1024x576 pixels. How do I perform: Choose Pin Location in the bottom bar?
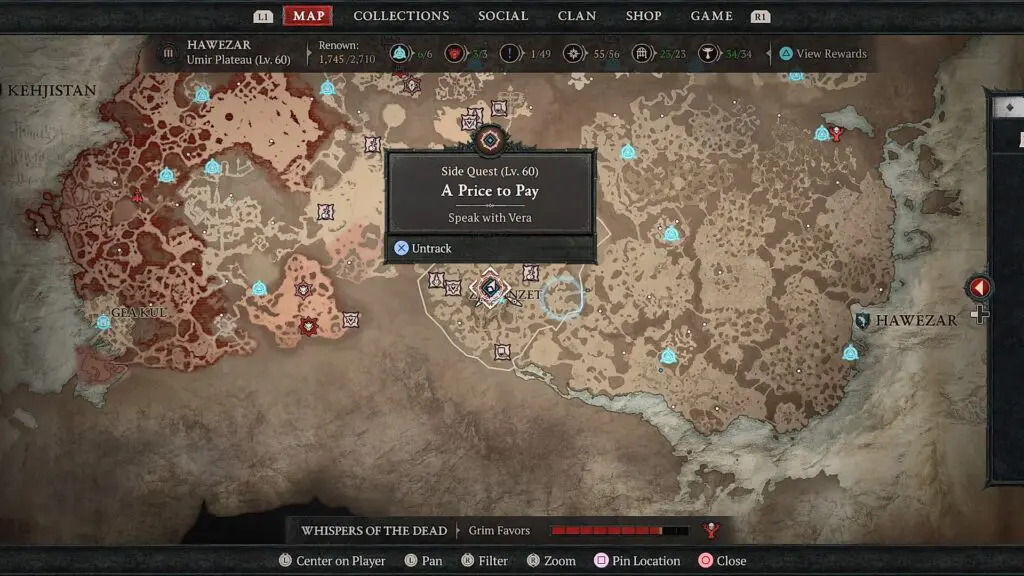click(637, 561)
